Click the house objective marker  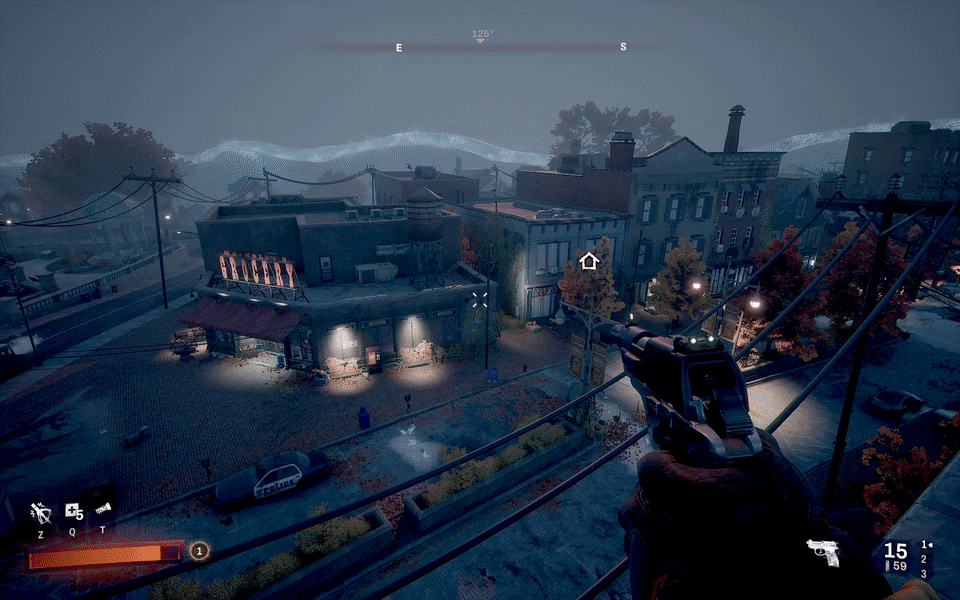(x=589, y=261)
